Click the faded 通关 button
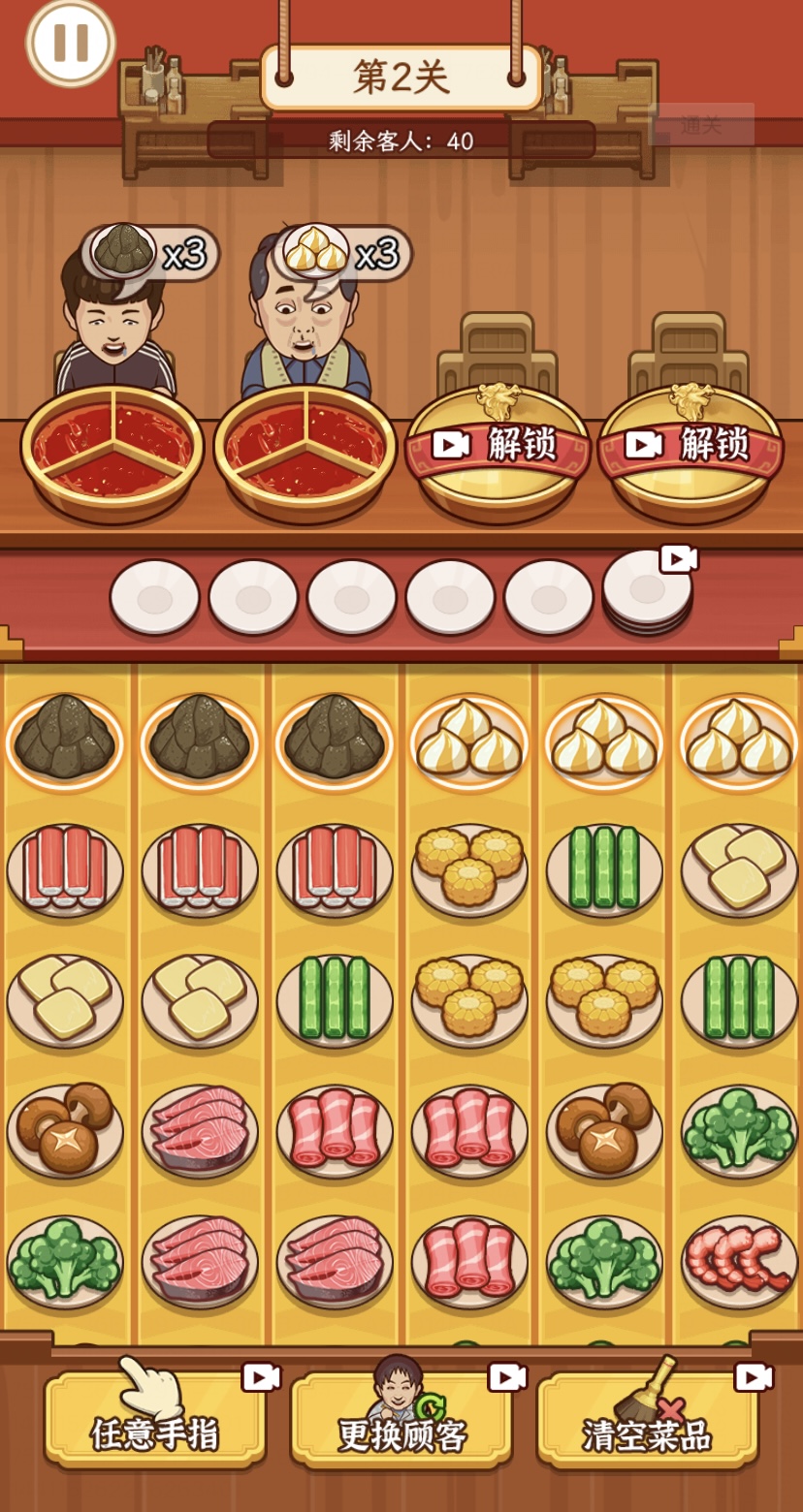This screenshot has height=1512, width=803. coord(701,124)
